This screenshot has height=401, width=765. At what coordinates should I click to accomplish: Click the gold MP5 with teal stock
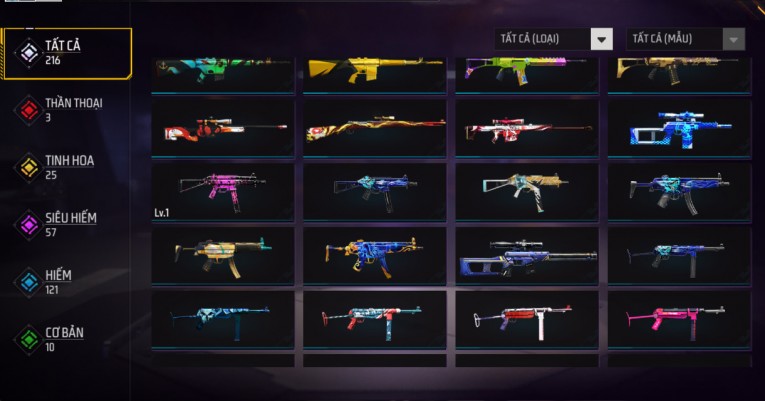tap(223, 254)
